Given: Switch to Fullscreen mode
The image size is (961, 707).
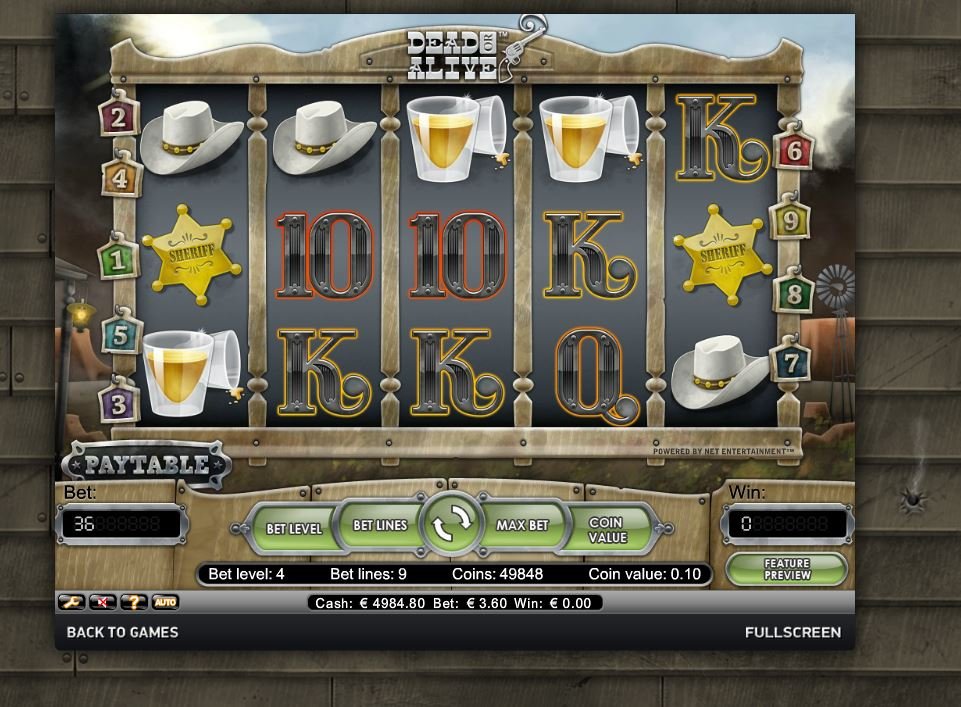Looking at the screenshot, I should click(792, 632).
